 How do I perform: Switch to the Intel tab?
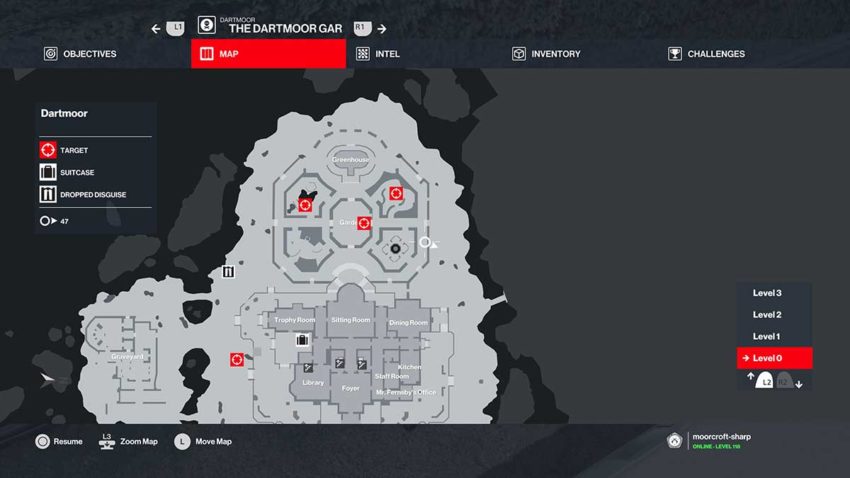[378, 54]
